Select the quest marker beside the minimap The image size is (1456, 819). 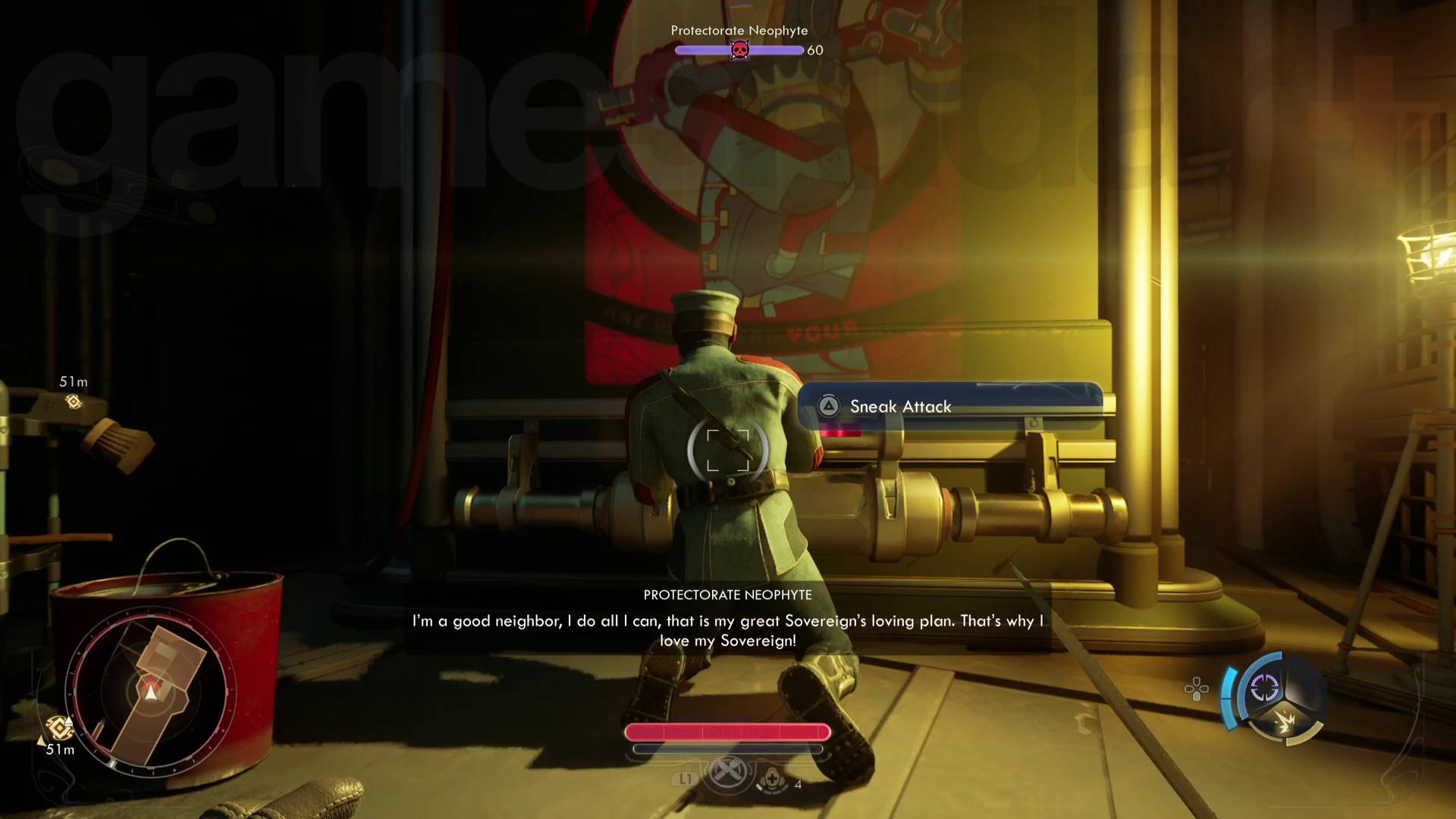pos(59,728)
